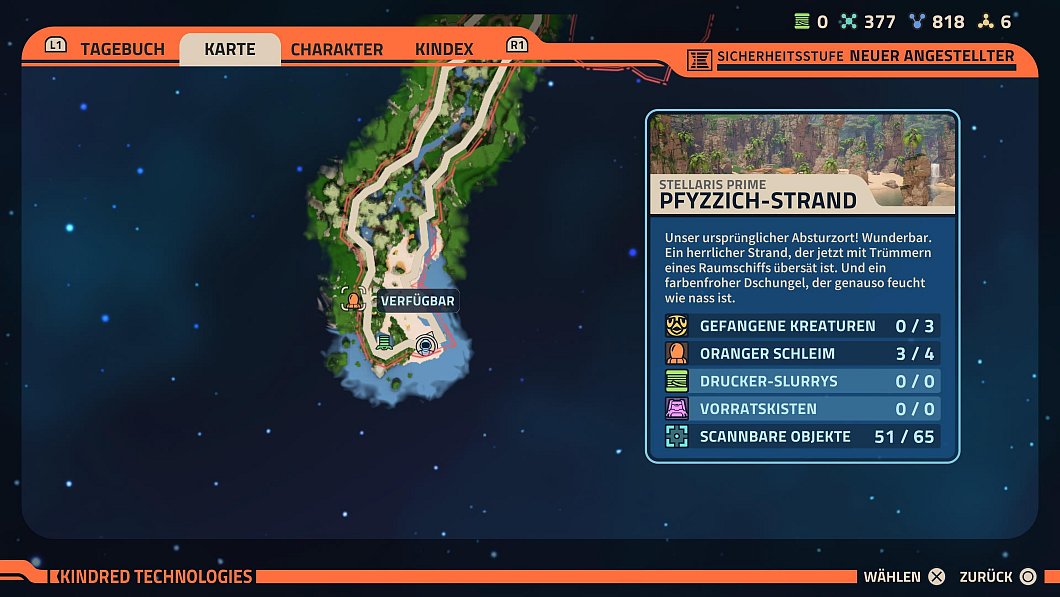Choose the astronaut player marker on map

pos(426,346)
